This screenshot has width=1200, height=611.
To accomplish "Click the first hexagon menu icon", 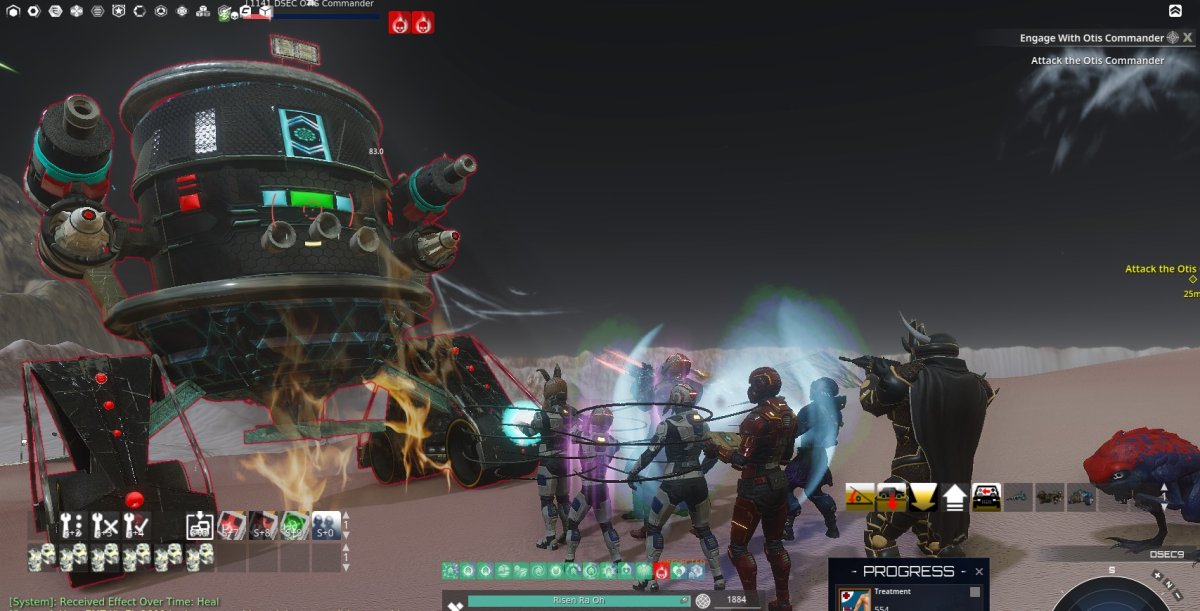I will click(x=12, y=11).
